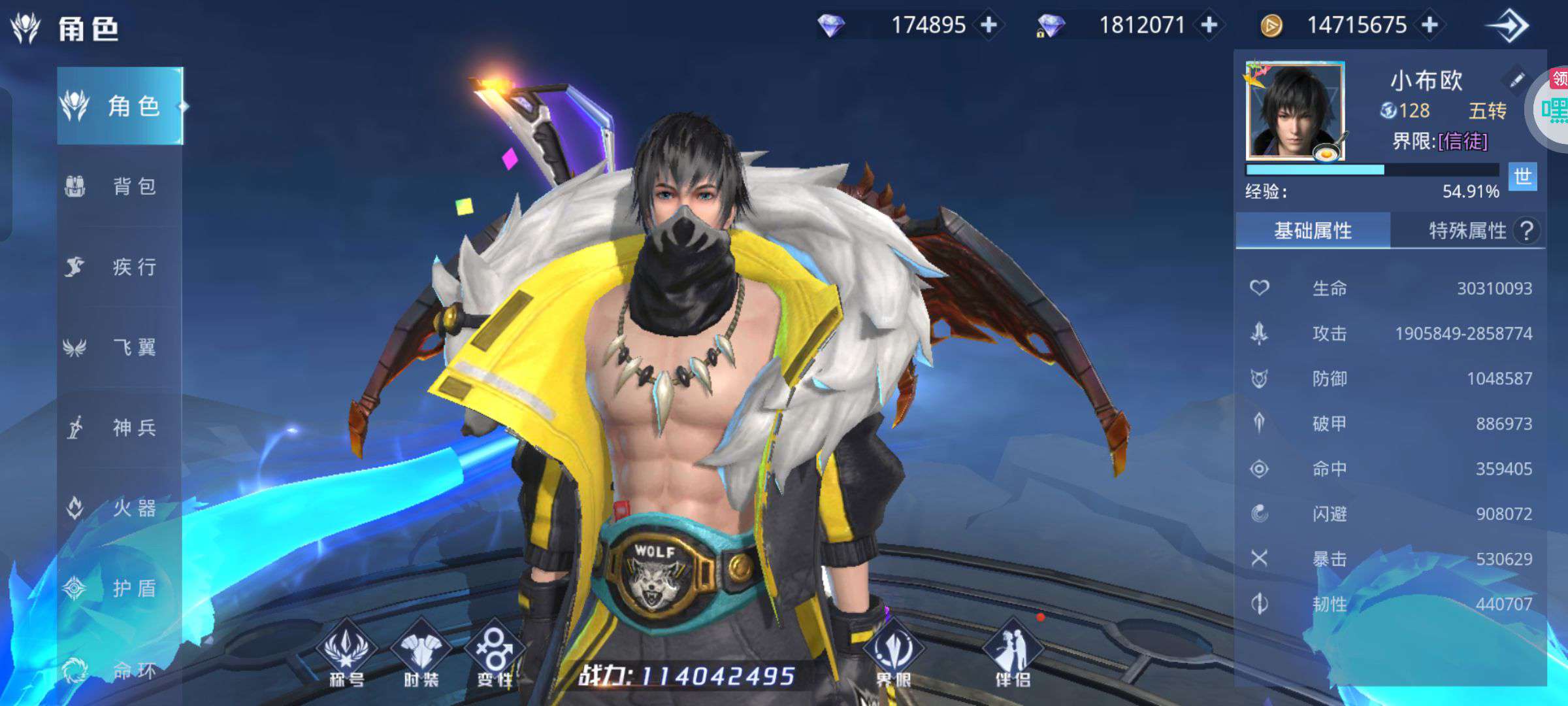The image size is (1568, 706).
Task: Switch to the 神兵 weapon tab
Action: click(x=120, y=428)
